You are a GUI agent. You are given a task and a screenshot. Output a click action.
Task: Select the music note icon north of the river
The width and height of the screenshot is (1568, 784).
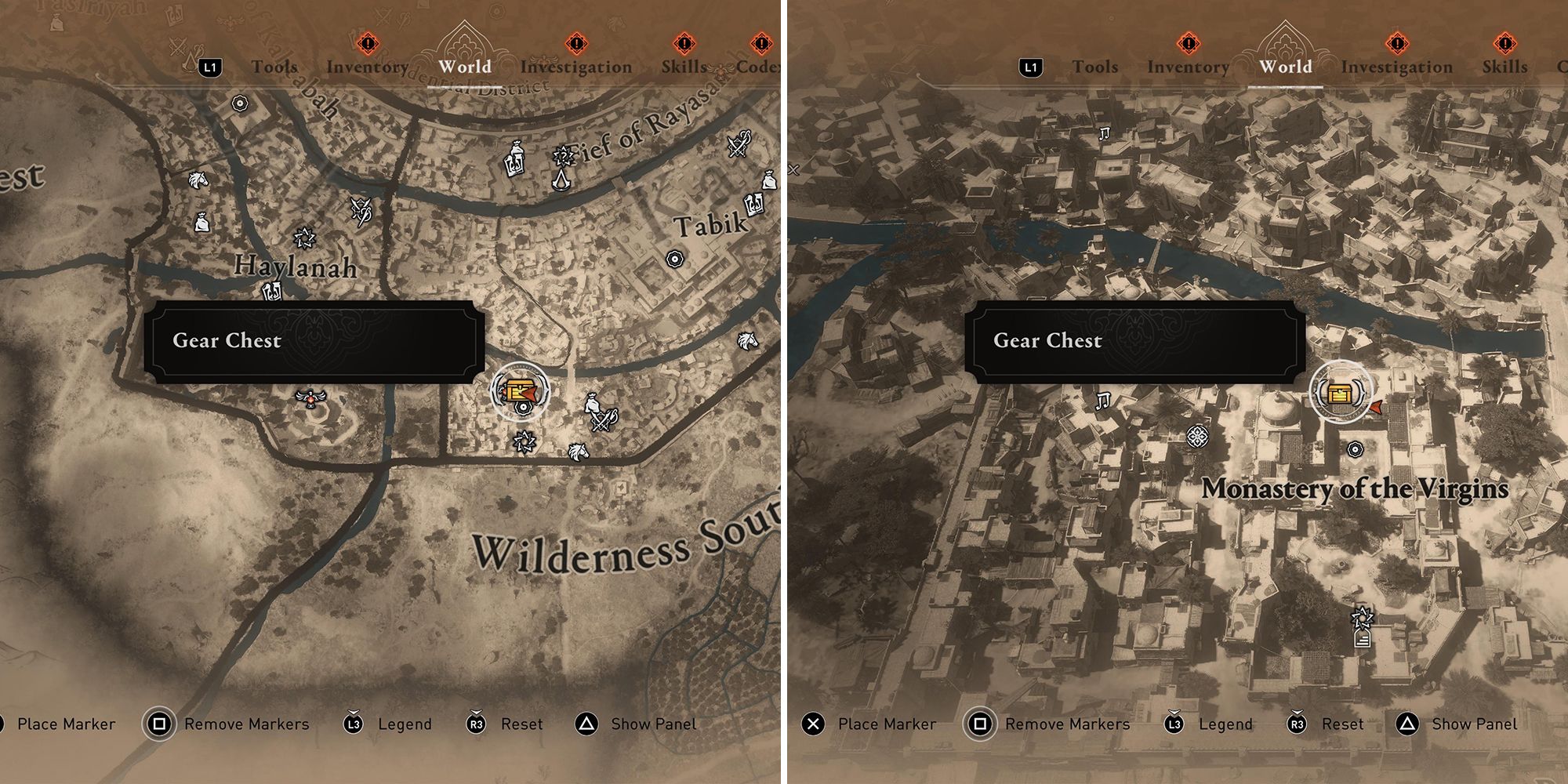coord(1104,135)
